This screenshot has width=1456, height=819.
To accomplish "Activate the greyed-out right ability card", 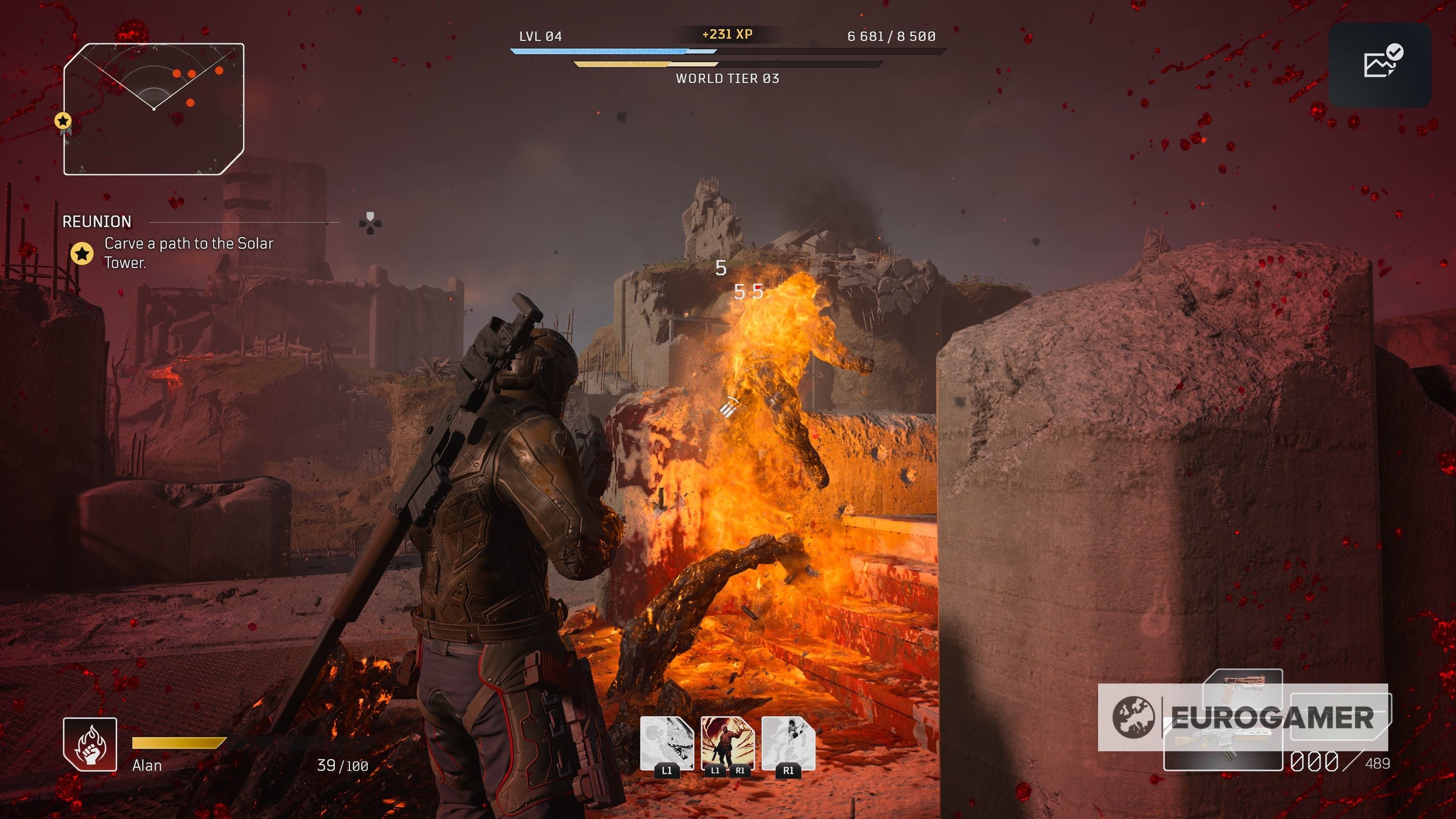I will [x=788, y=743].
